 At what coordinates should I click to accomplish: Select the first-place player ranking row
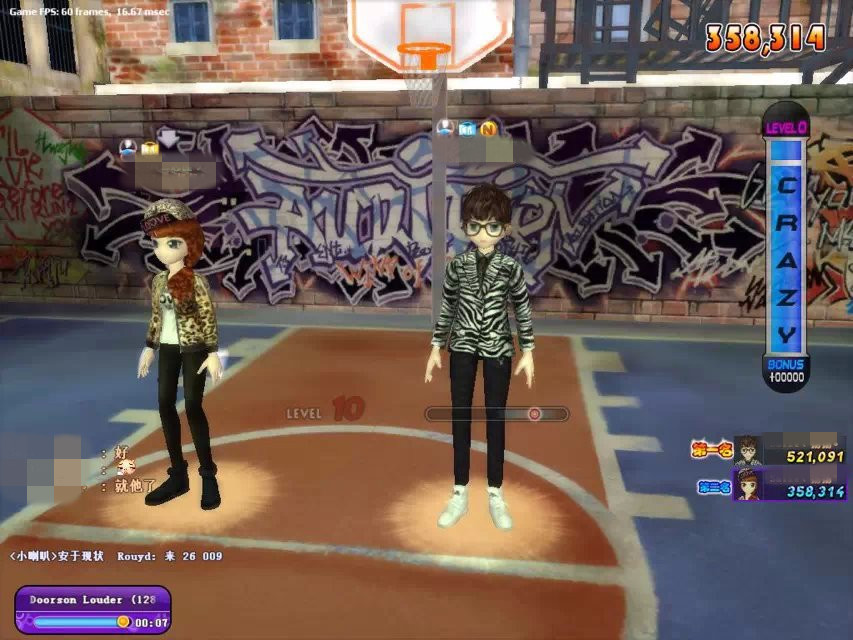[x=768, y=452]
